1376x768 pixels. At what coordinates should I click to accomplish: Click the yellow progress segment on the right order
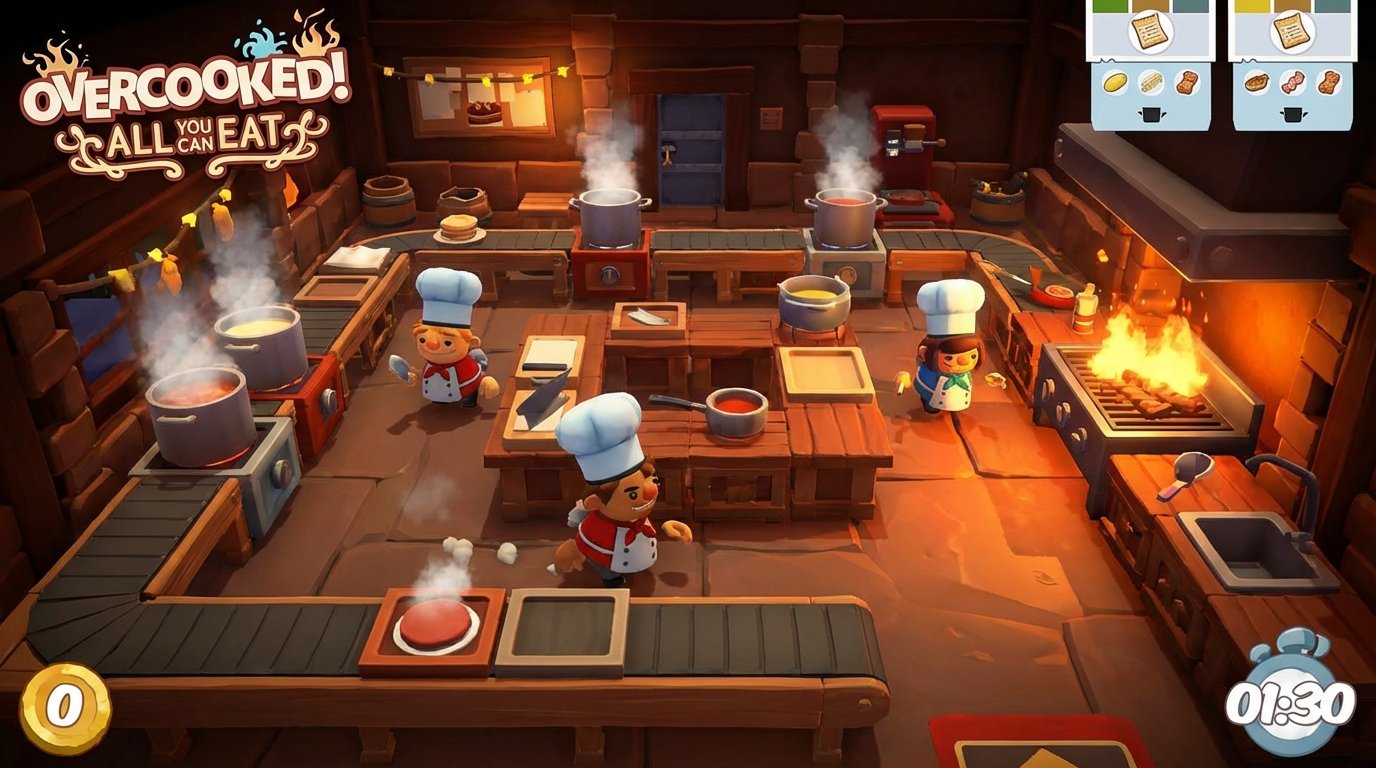(1252, 4)
